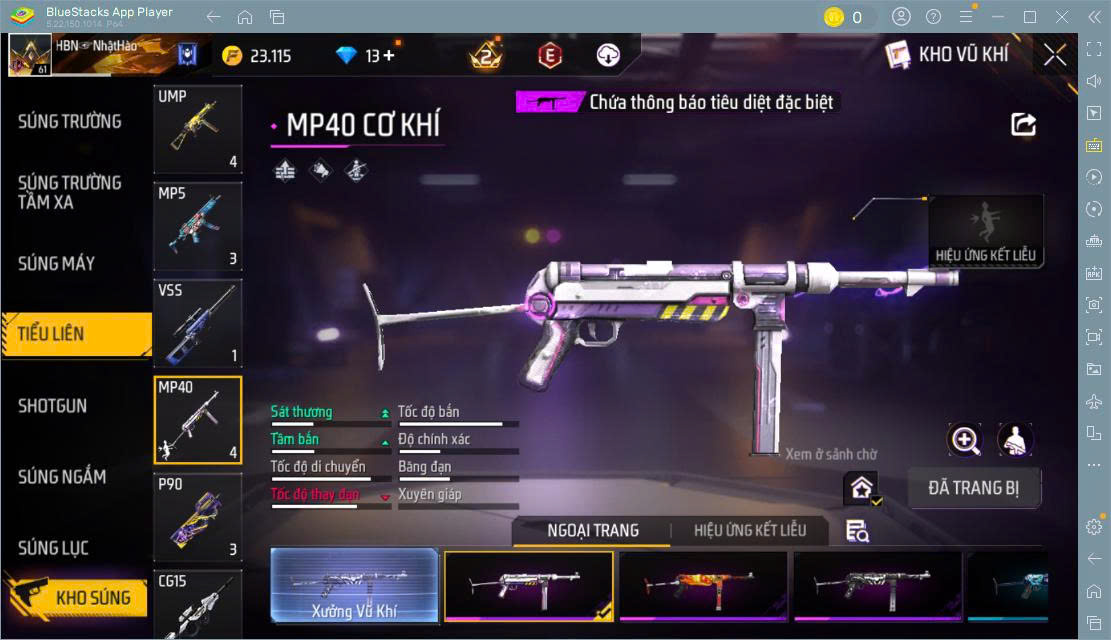Zoom in with the magnifier icon
1111x640 pixels.
pos(965,440)
